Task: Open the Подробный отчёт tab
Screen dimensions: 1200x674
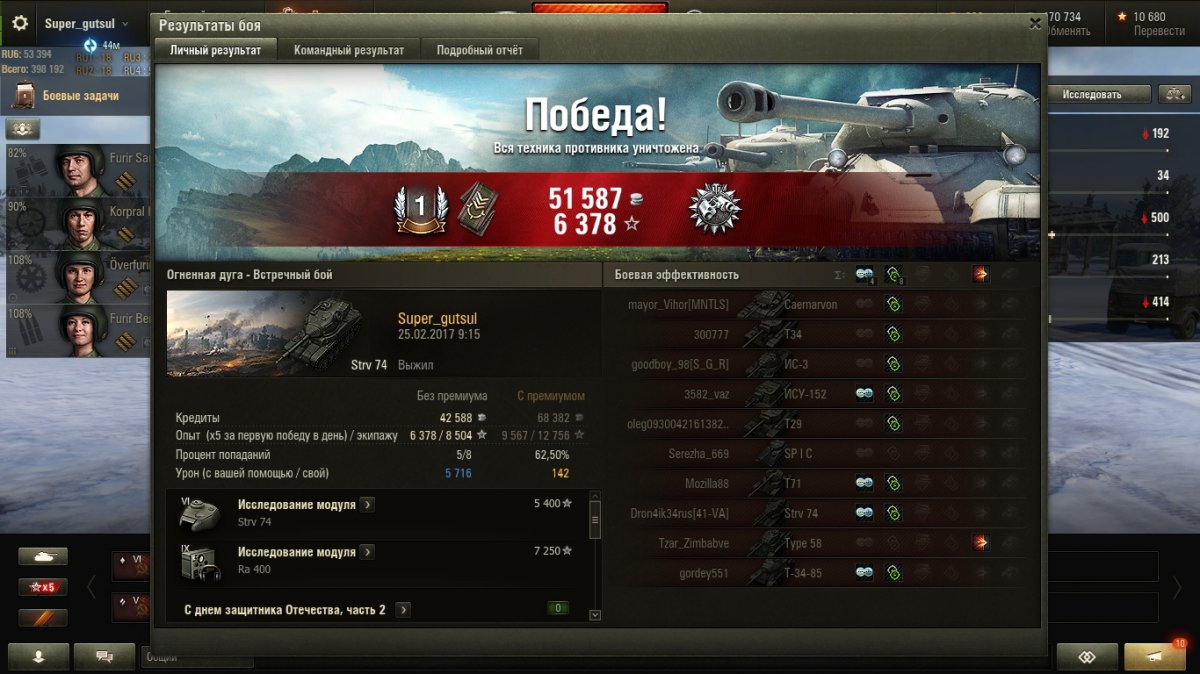Action: 480,50
